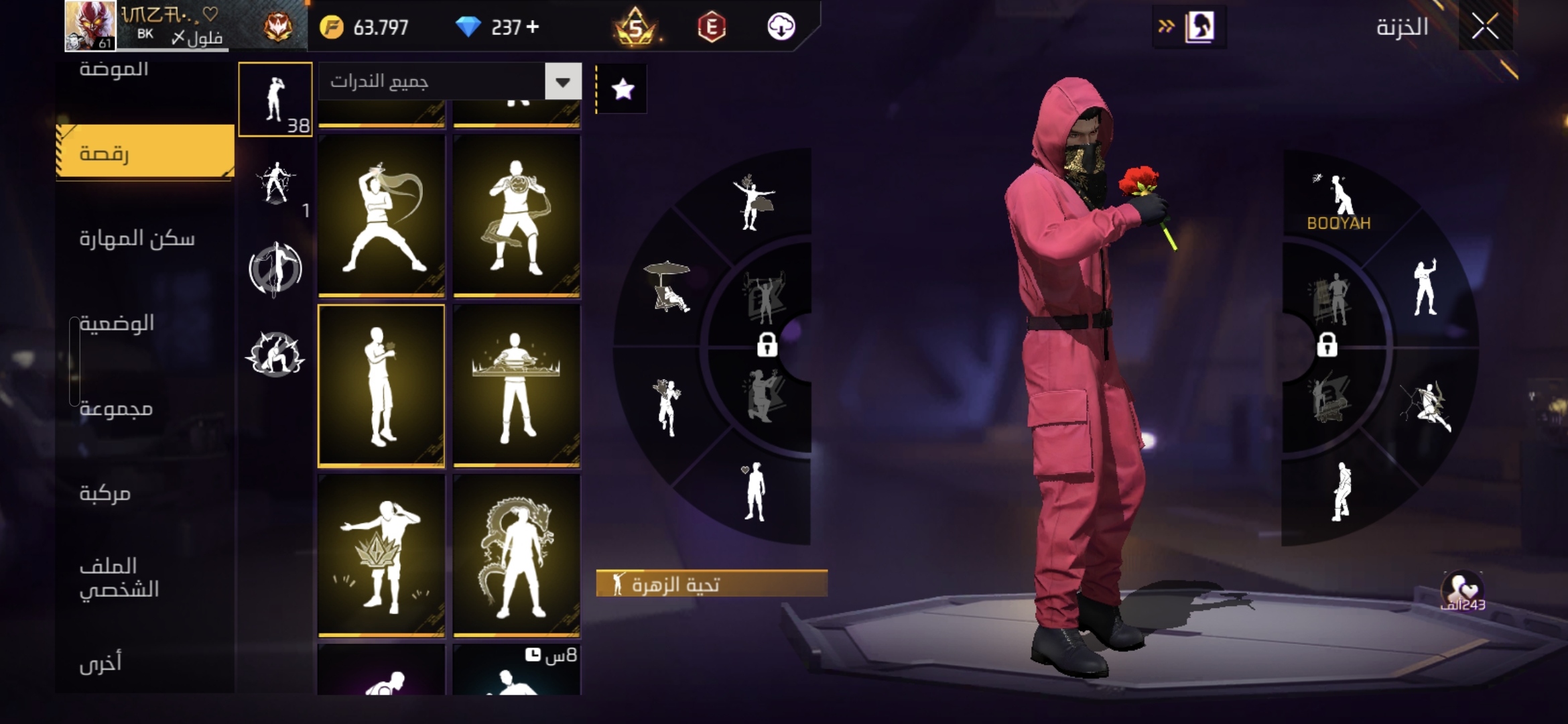Show the مركبة vehicle category
Viewport: 1568px width, 724px height.
coord(105,493)
